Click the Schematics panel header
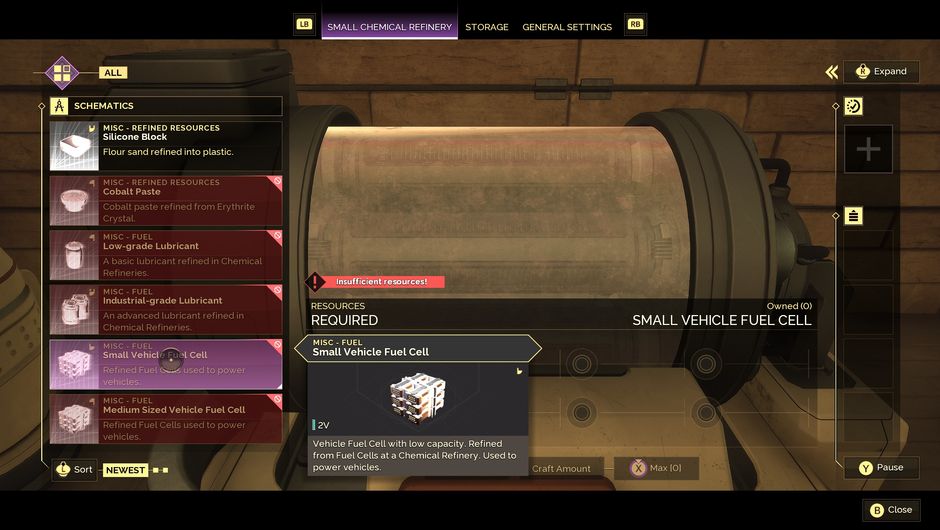This screenshot has width=940, height=530. tap(166, 106)
